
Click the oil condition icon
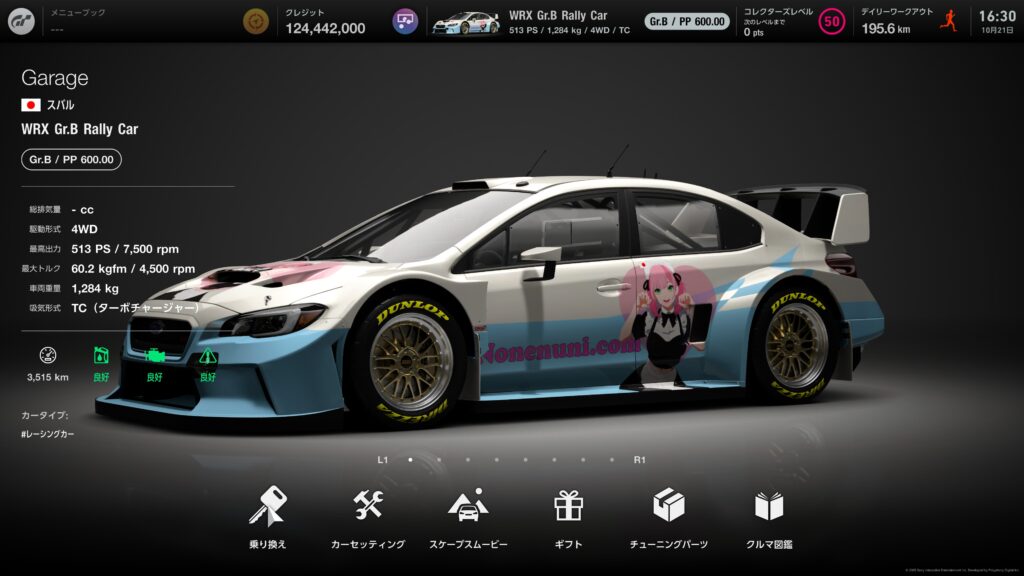pos(101,356)
